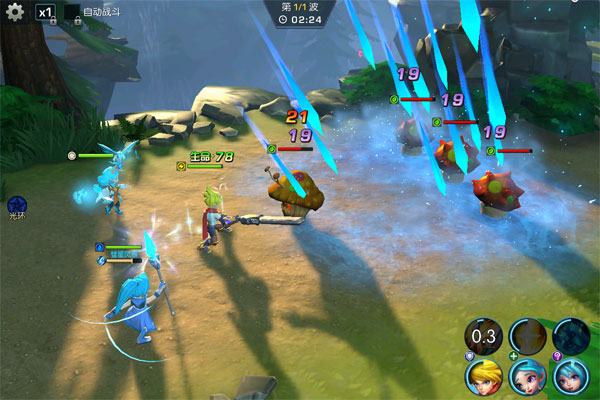
Task: Select the teal-haired healer portrait
Action: coord(527,377)
